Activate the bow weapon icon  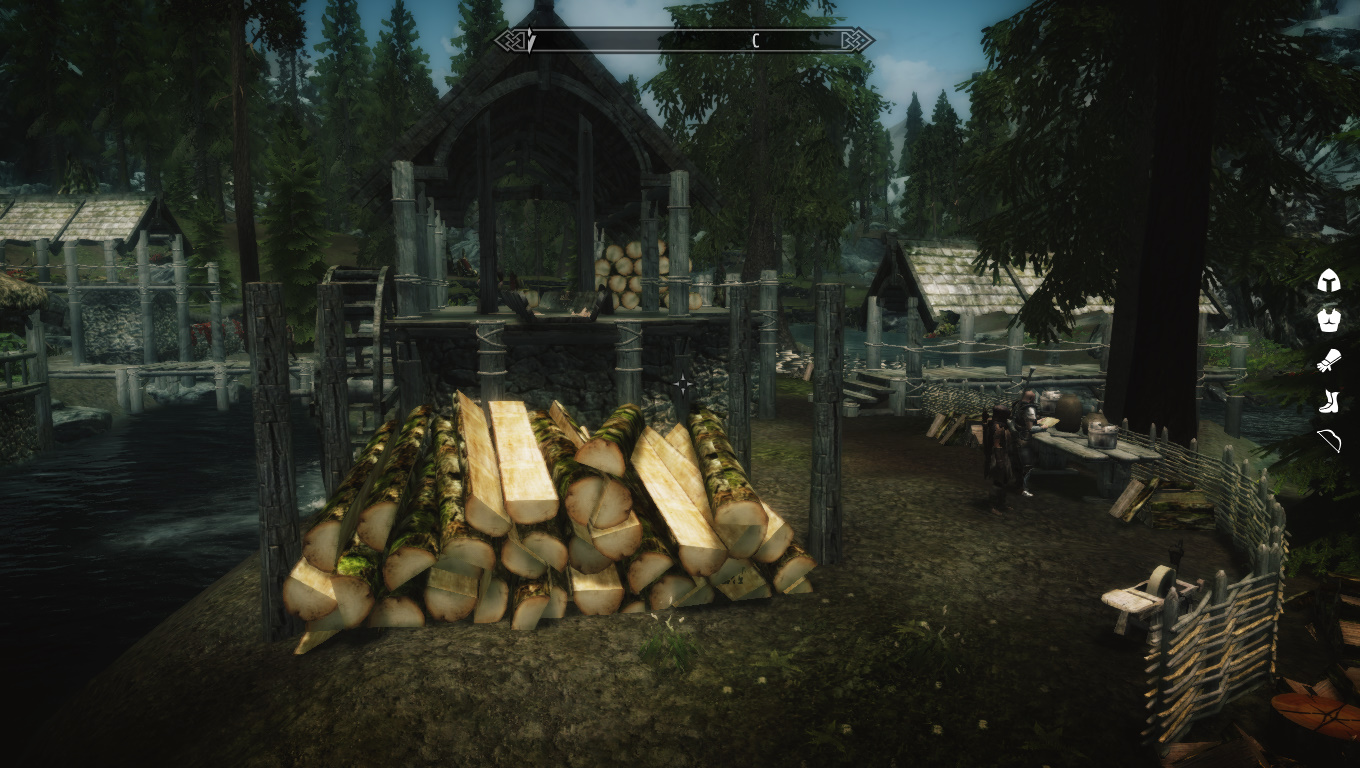click(1328, 441)
